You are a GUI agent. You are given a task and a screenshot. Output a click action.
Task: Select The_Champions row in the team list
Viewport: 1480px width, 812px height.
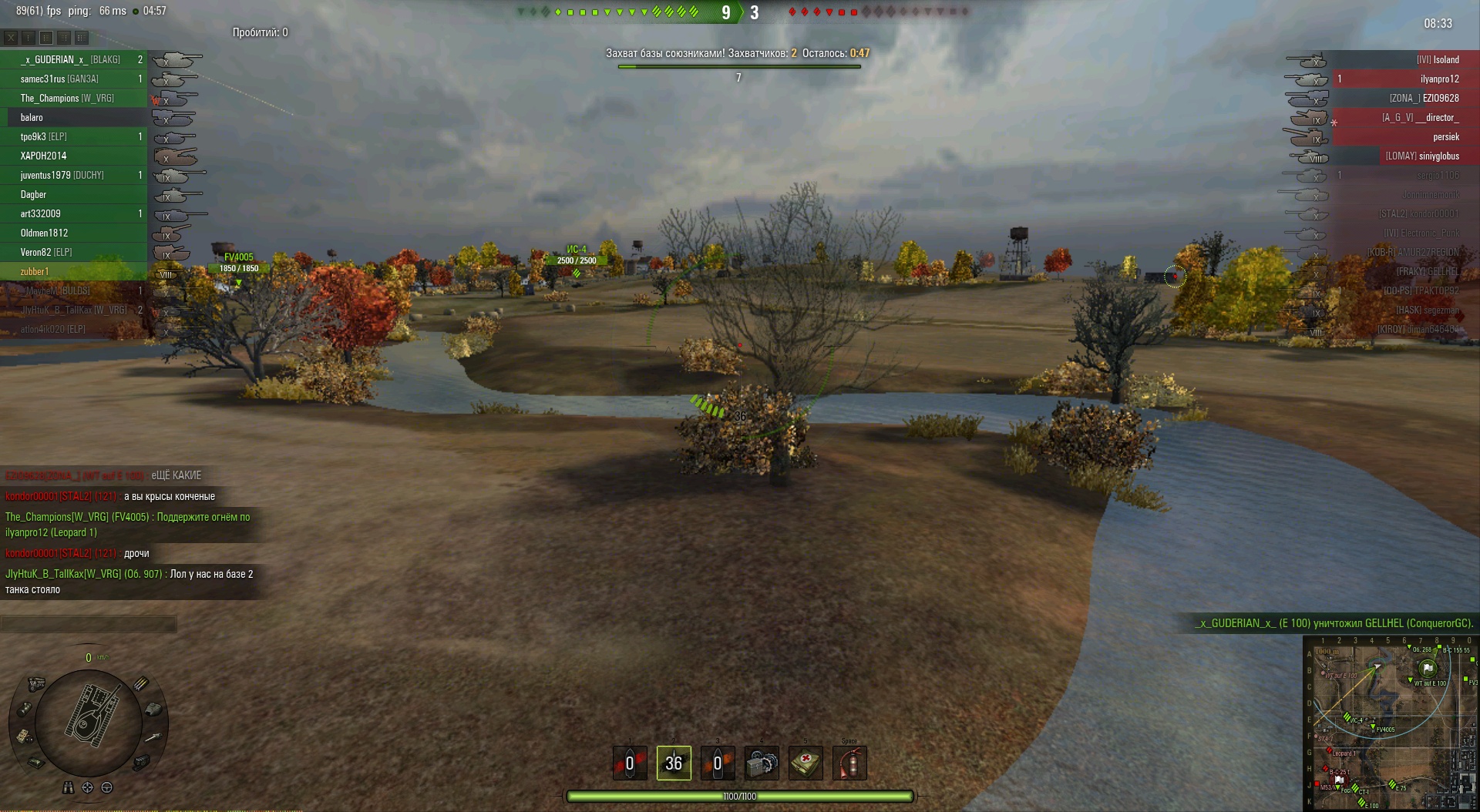pyautogui.click(x=67, y=98)
